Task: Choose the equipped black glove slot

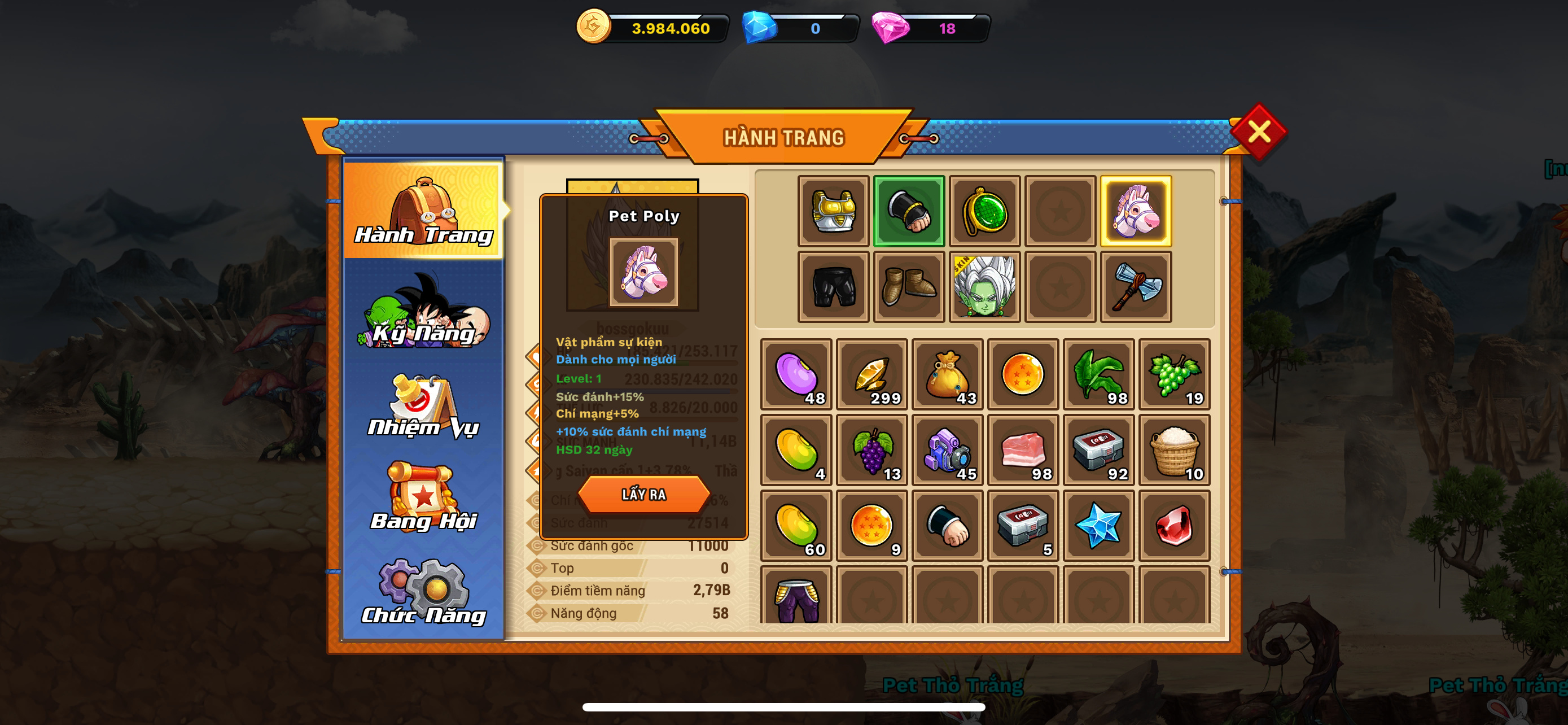Action: tap(909, 211)
